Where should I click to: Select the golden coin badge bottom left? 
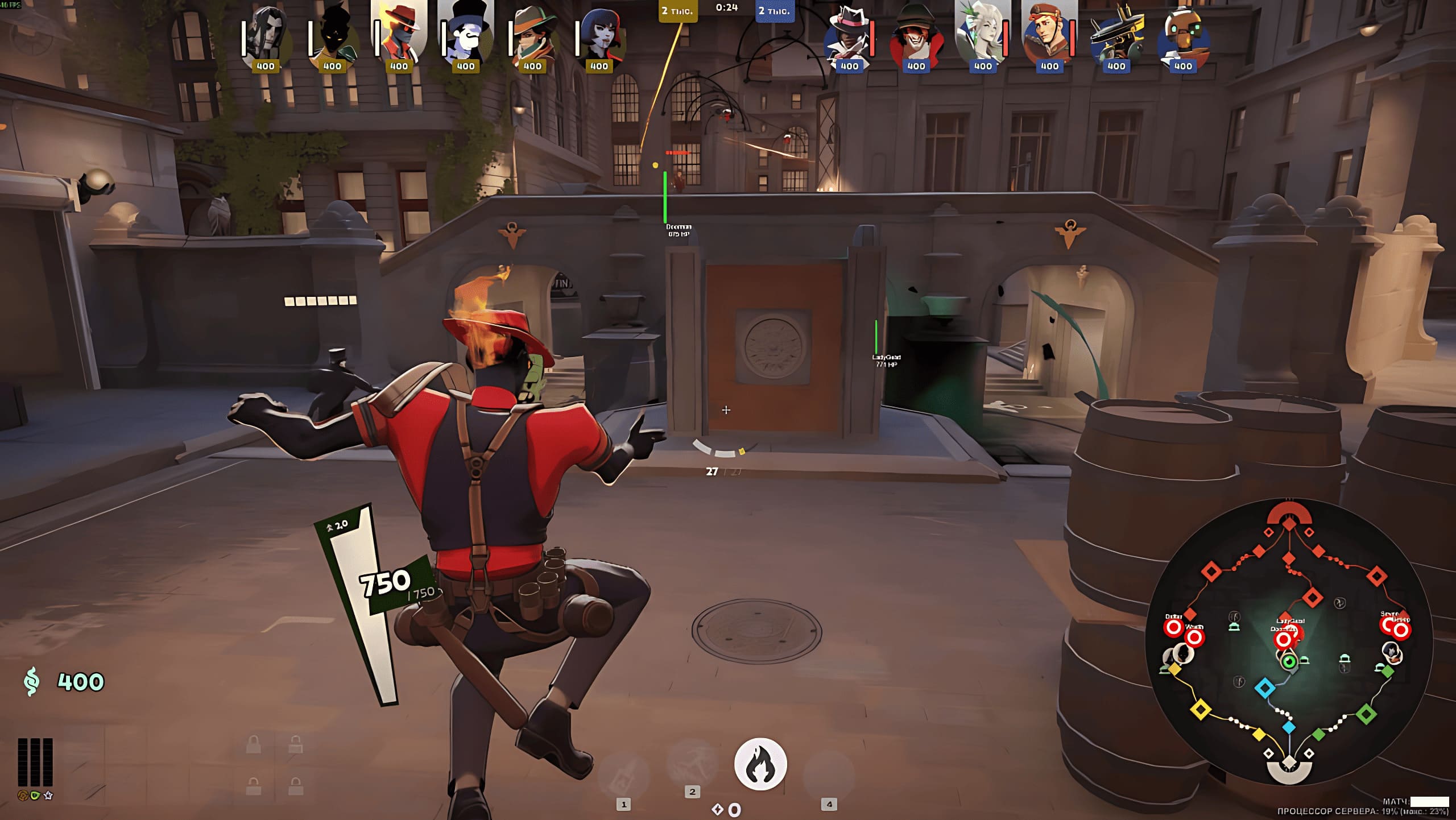pos(22,796)
